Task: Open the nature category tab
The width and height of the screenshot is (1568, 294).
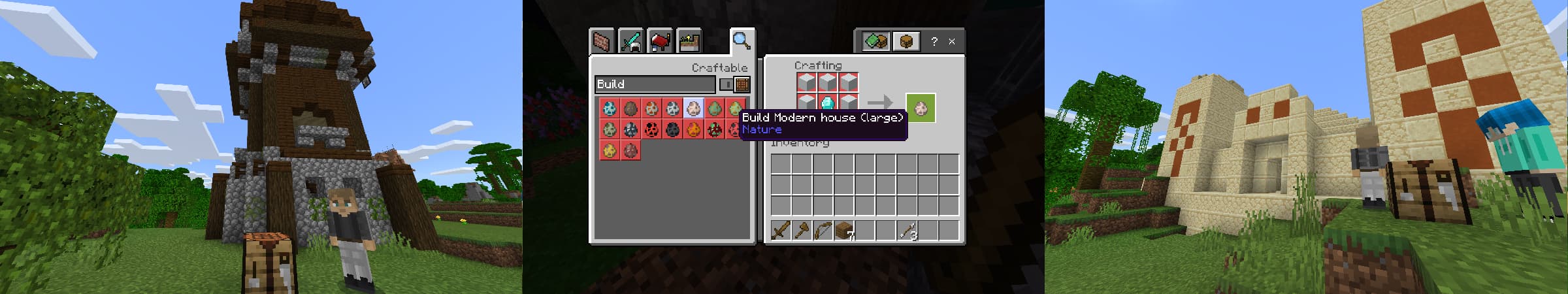Action: coord(689,42)
